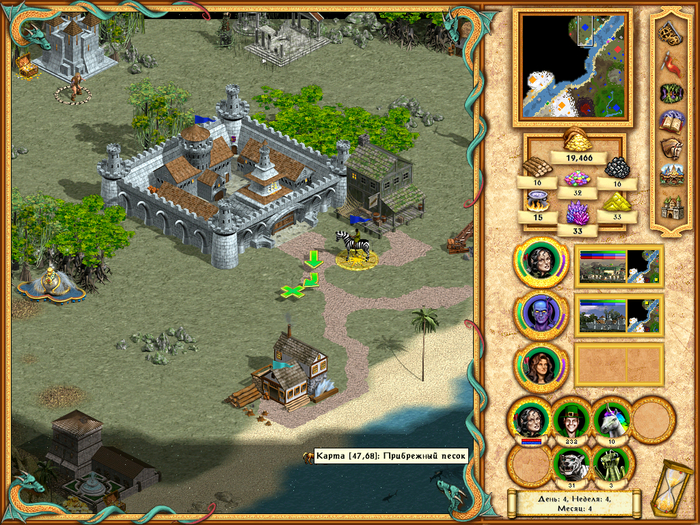Image resolution: width=700 pixels, height=525 pixels.
Task: Select the hero portrait in the army slots
Action: 529,420
